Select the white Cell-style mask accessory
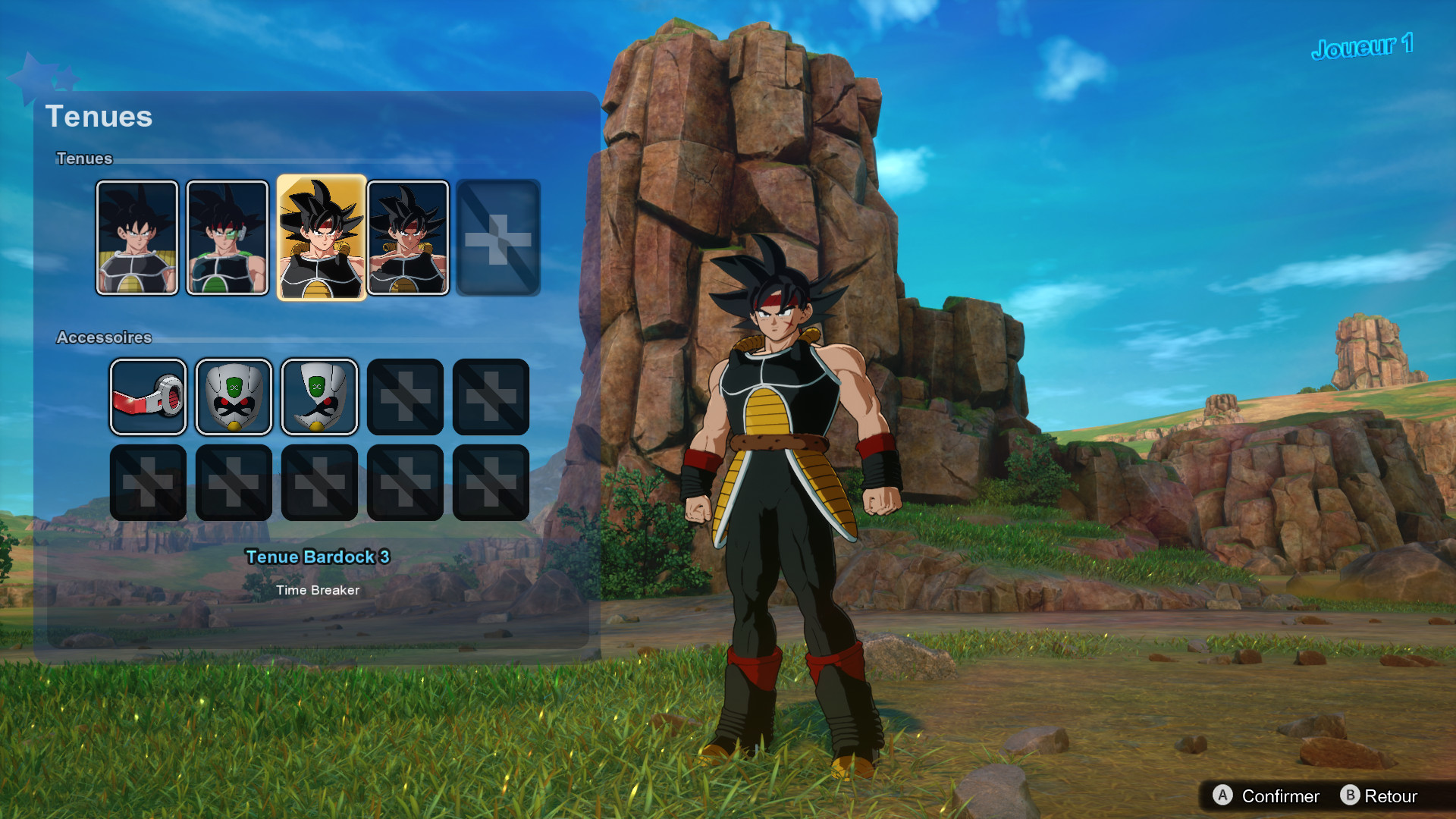This screenshot has width=1456, height=819. 234,397
